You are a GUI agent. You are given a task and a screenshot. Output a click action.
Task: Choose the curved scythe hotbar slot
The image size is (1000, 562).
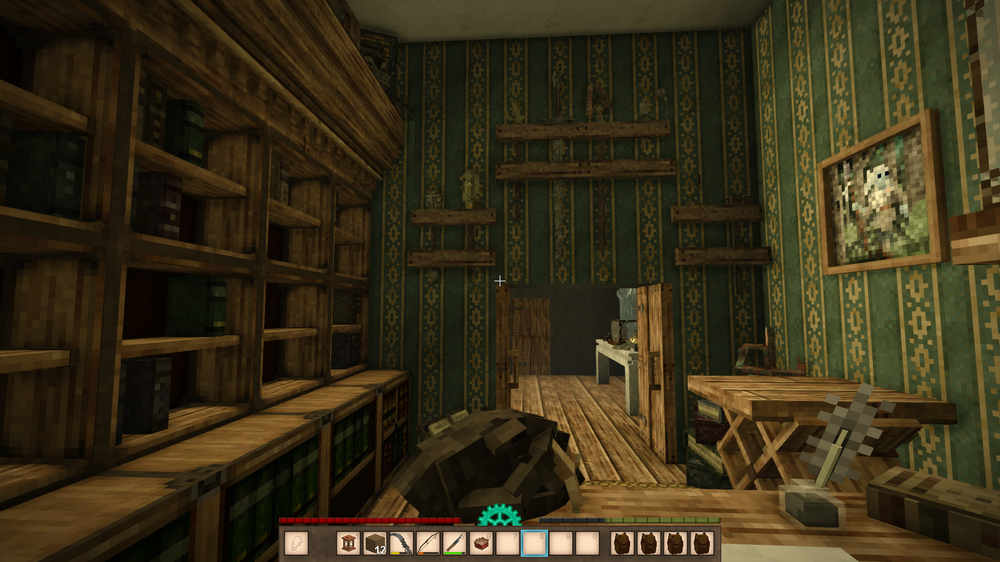(402, 543)
